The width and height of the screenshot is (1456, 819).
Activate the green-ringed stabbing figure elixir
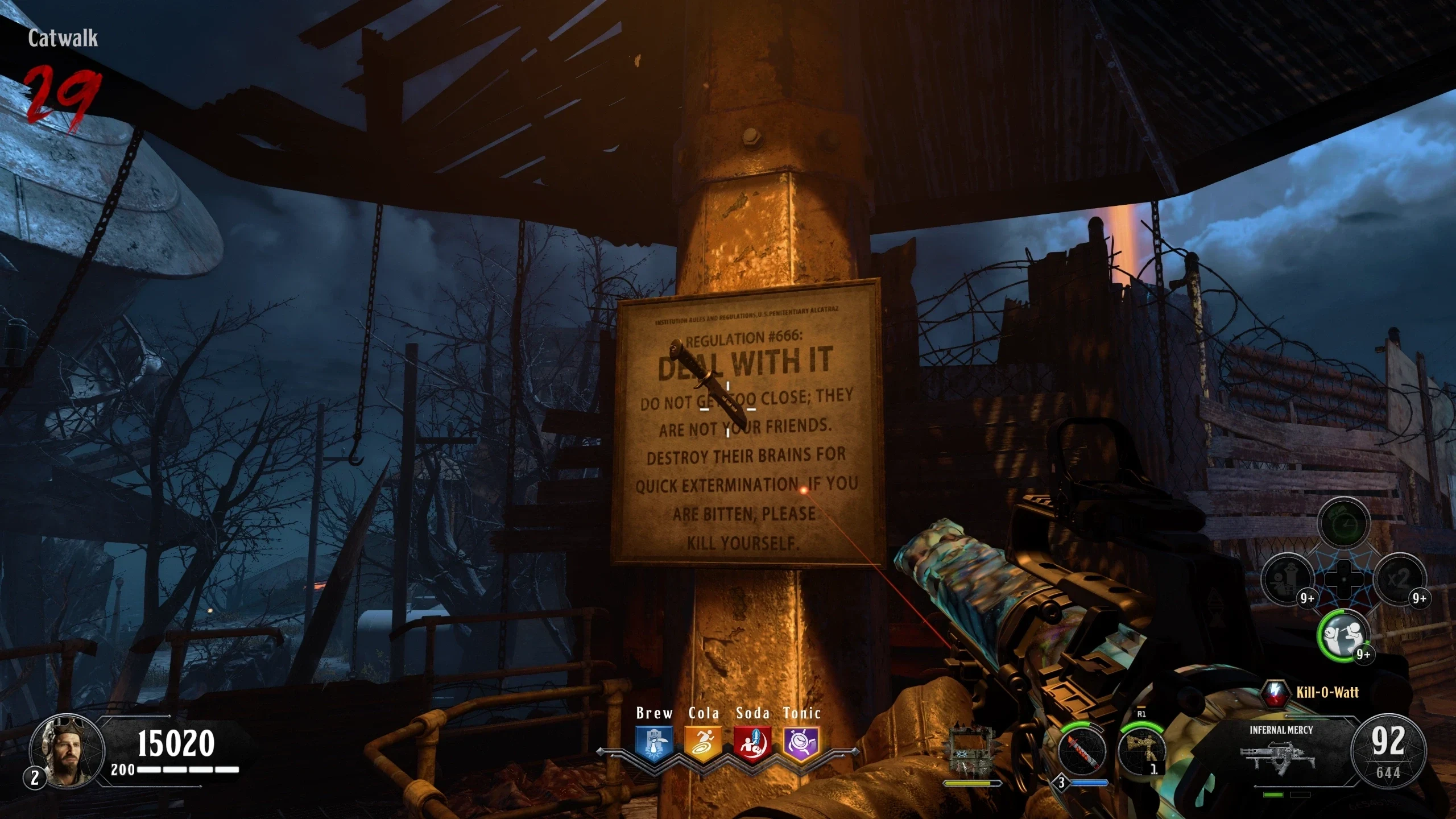pos(1343,635)
